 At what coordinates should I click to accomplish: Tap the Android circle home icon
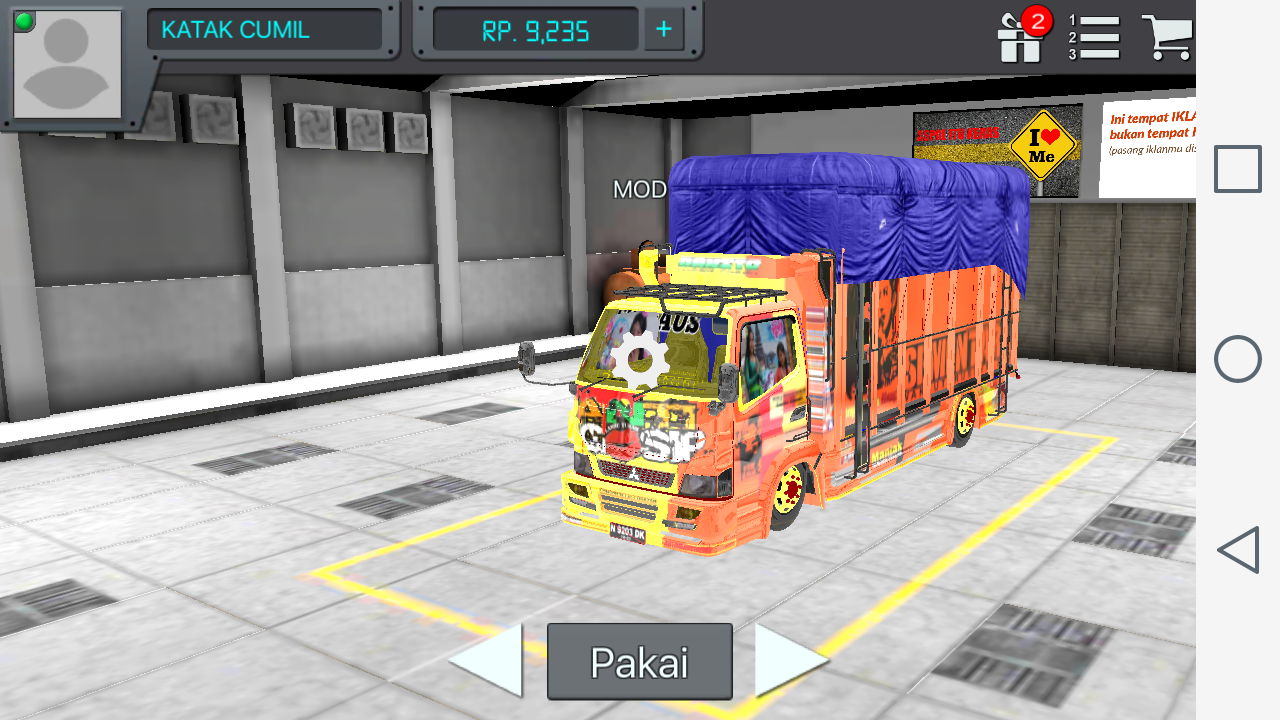point(1237,358)
